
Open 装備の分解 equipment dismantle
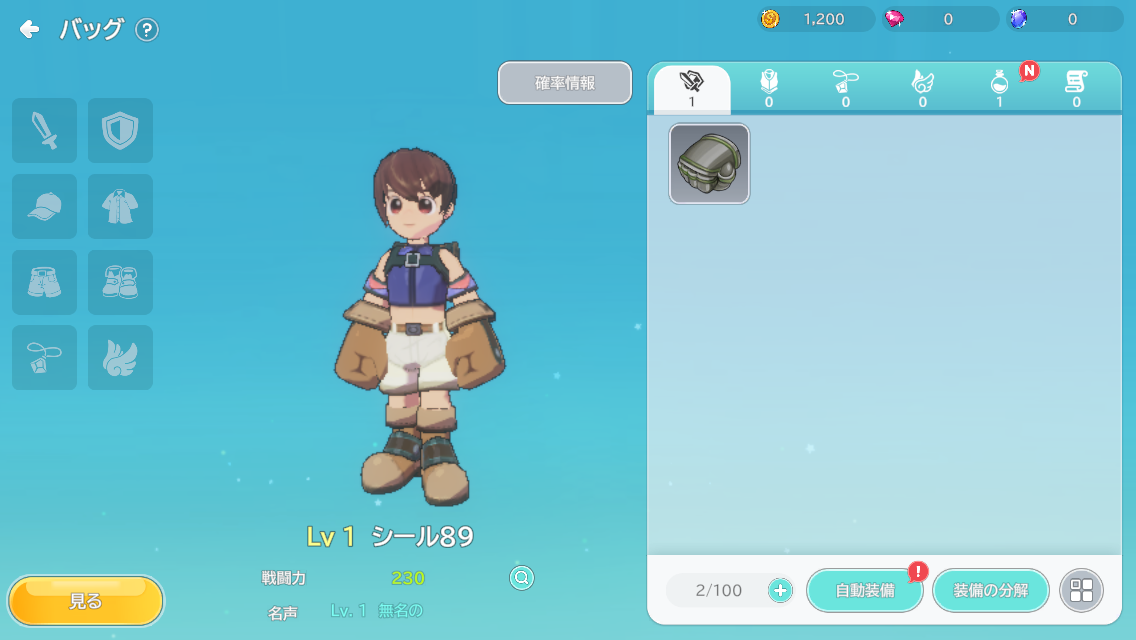990,590
